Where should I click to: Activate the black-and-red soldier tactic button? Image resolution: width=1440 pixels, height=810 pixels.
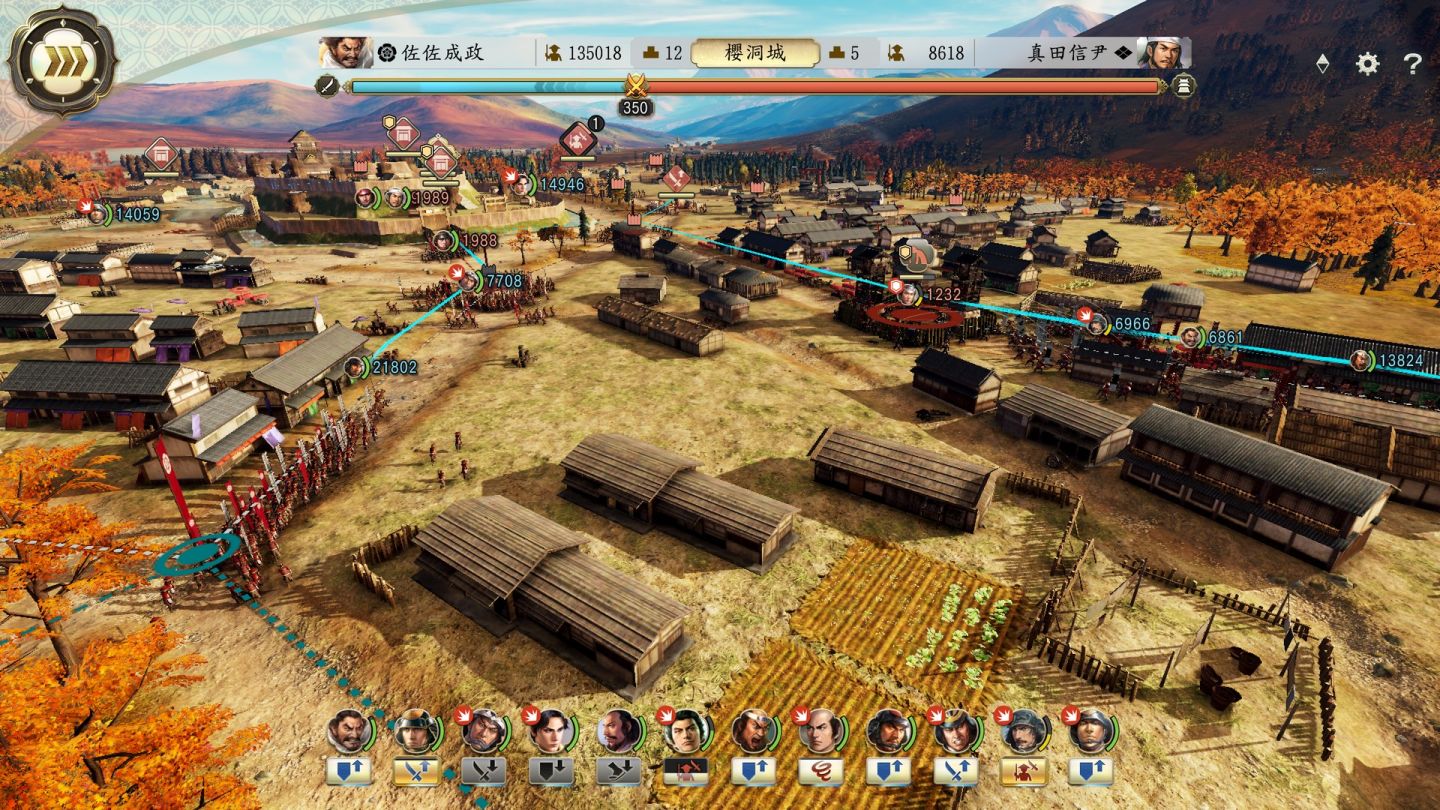point(685,771)
